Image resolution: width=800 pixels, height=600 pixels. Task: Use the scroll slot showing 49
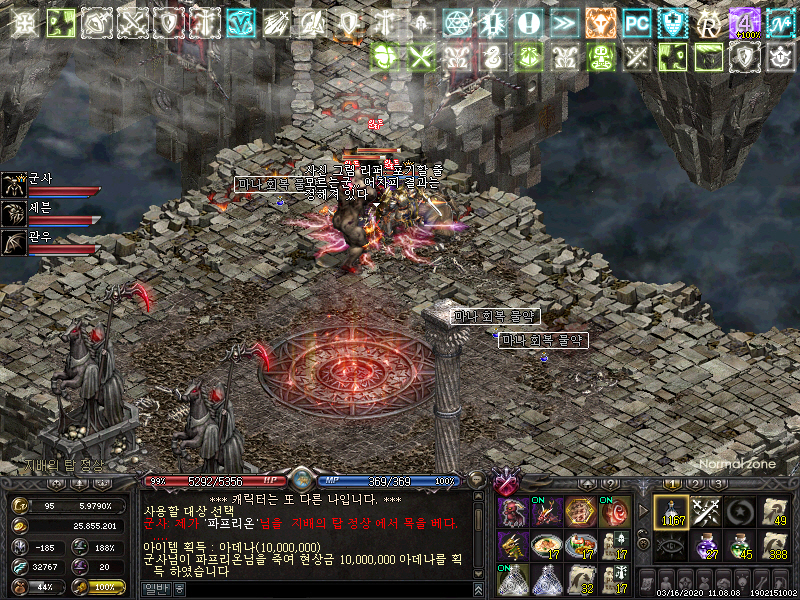click(x=773, y=512)
